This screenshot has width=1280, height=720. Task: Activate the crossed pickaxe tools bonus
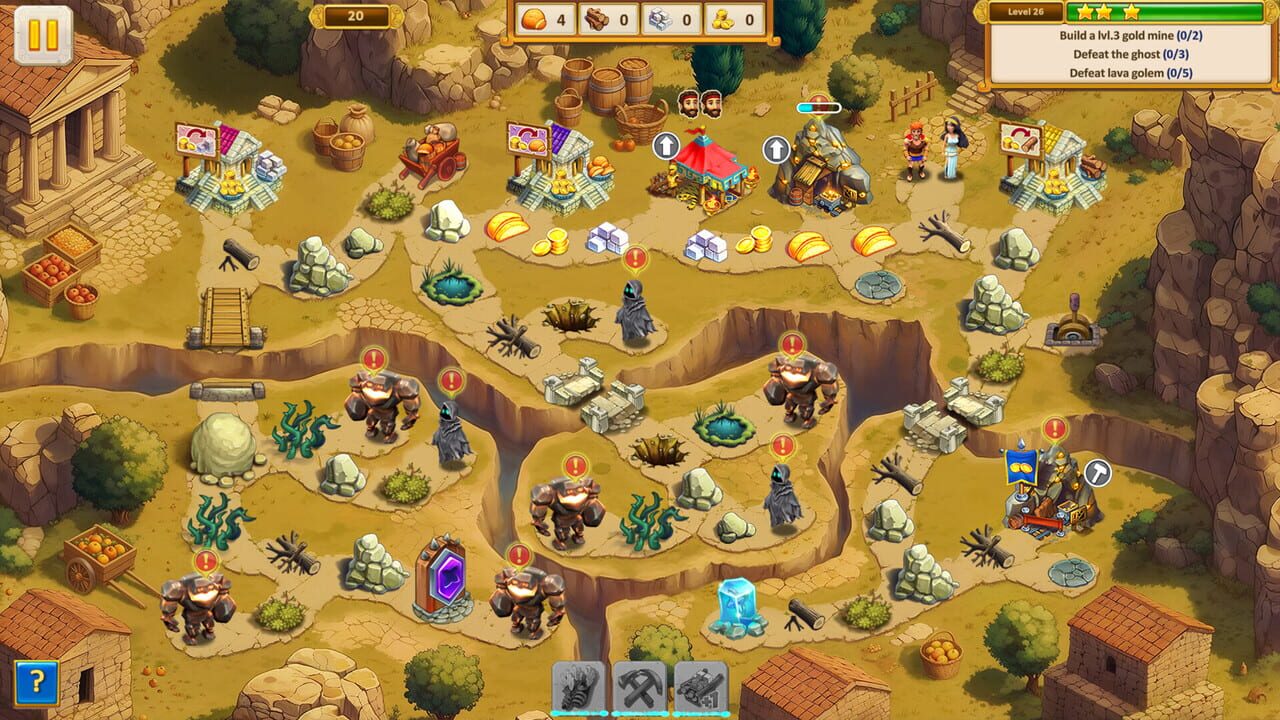tap(640, 686)
